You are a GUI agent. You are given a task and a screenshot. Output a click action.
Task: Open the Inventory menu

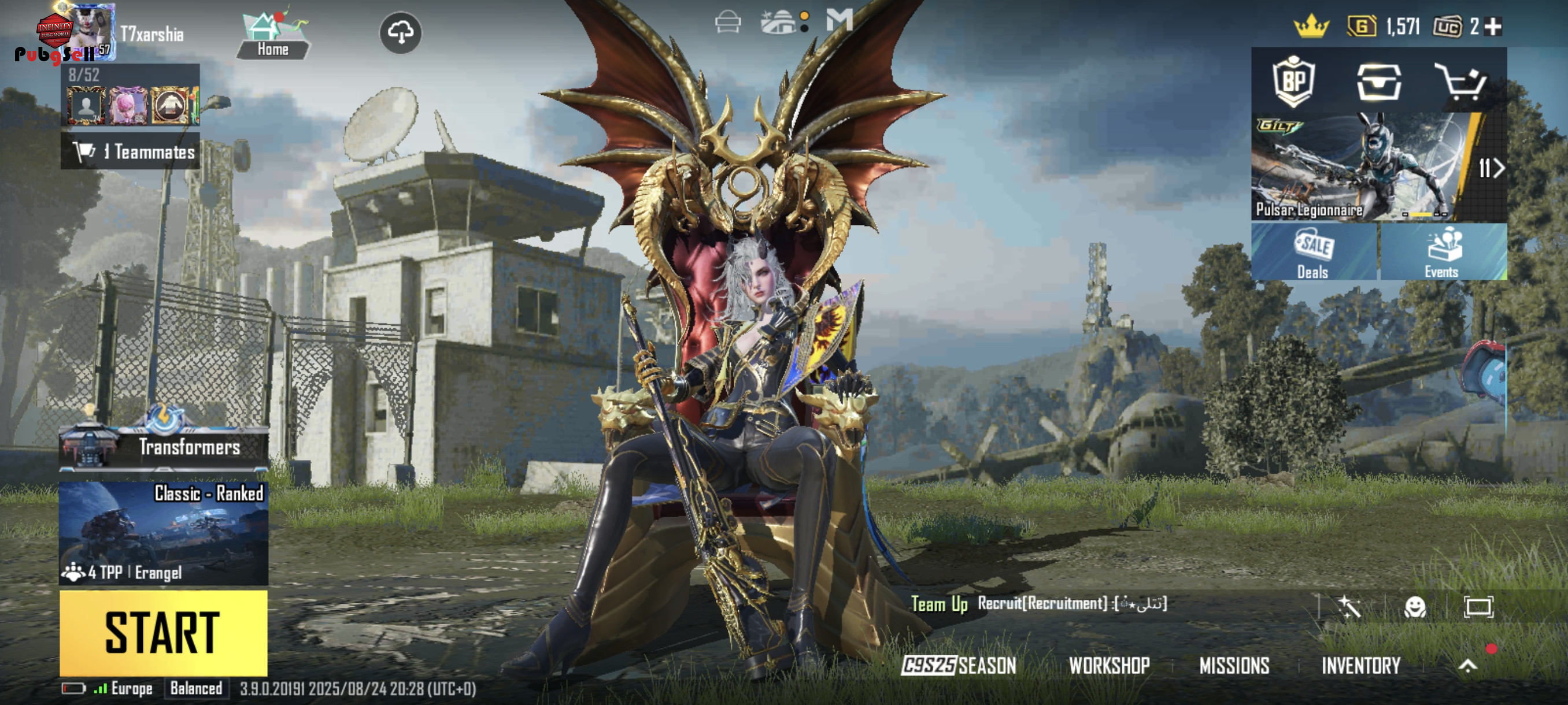[1360, 666]
